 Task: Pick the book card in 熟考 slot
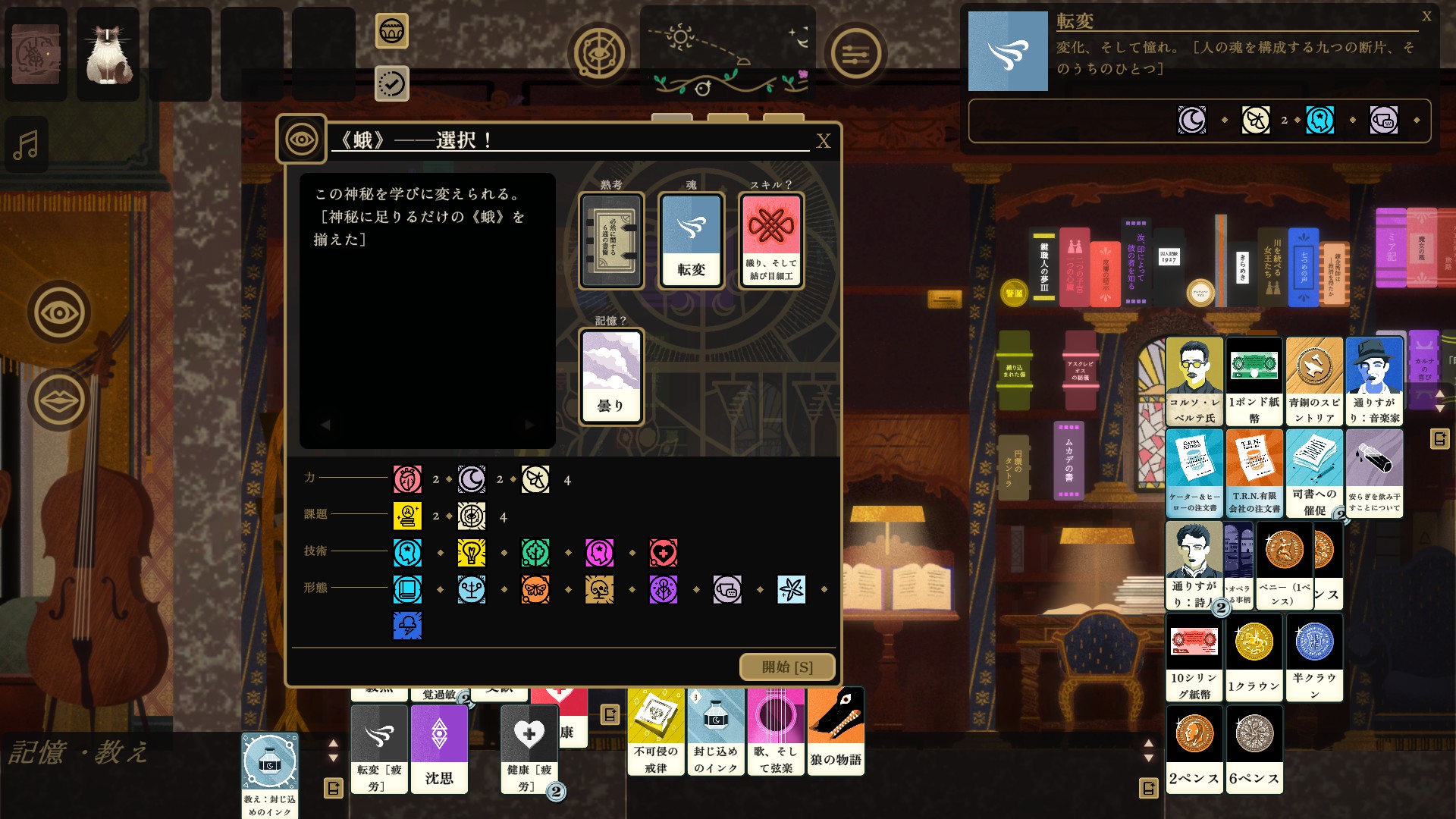point(611,240)
